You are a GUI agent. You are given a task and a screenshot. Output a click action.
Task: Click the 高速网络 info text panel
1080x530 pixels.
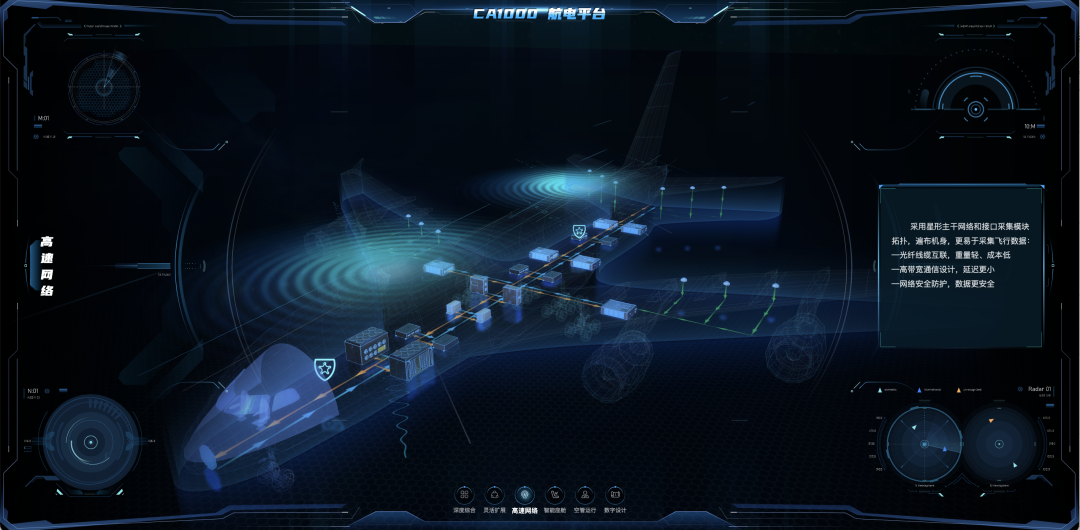click(960, 265)
